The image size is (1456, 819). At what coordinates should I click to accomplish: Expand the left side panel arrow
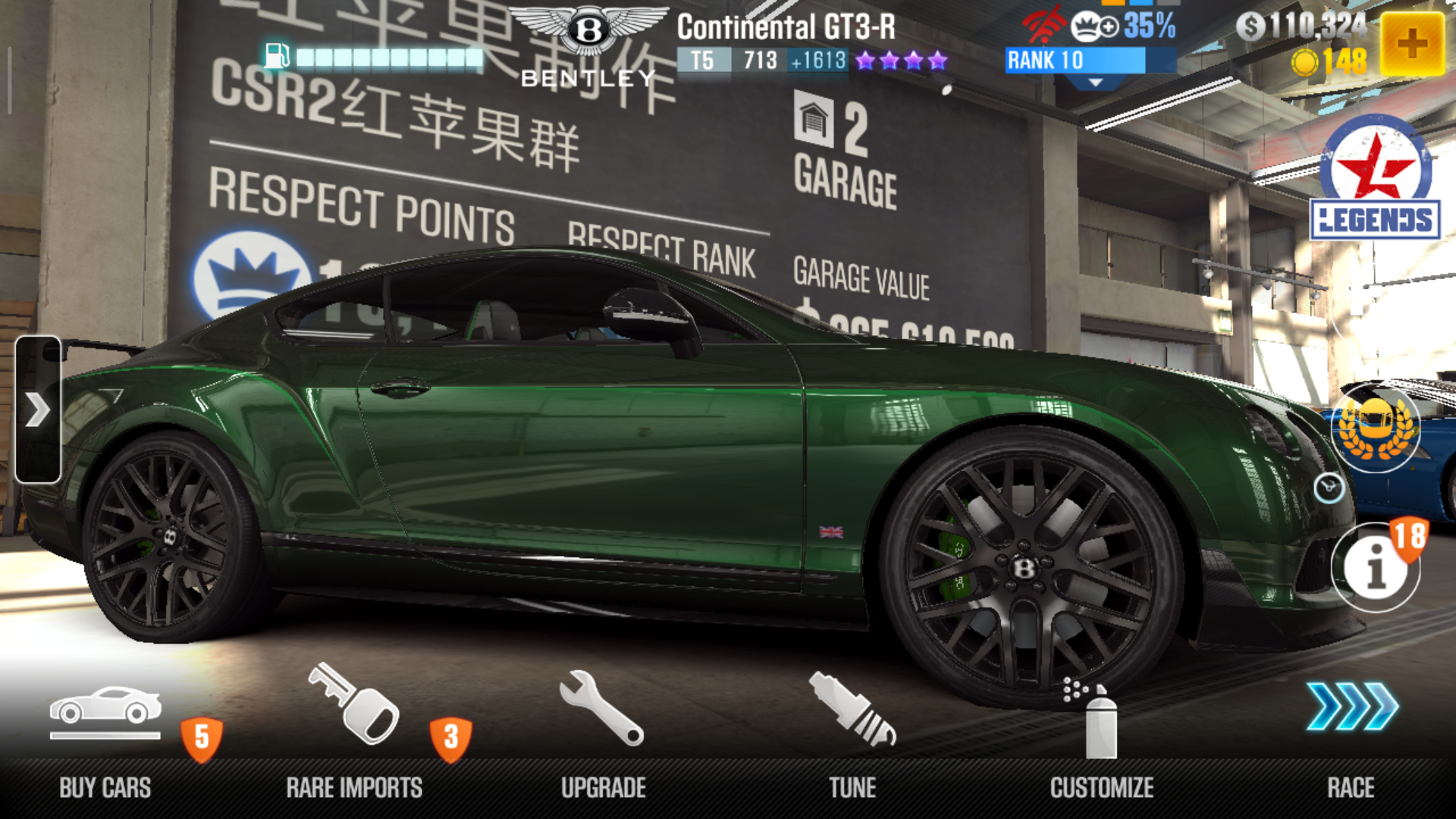click(37, 409)
